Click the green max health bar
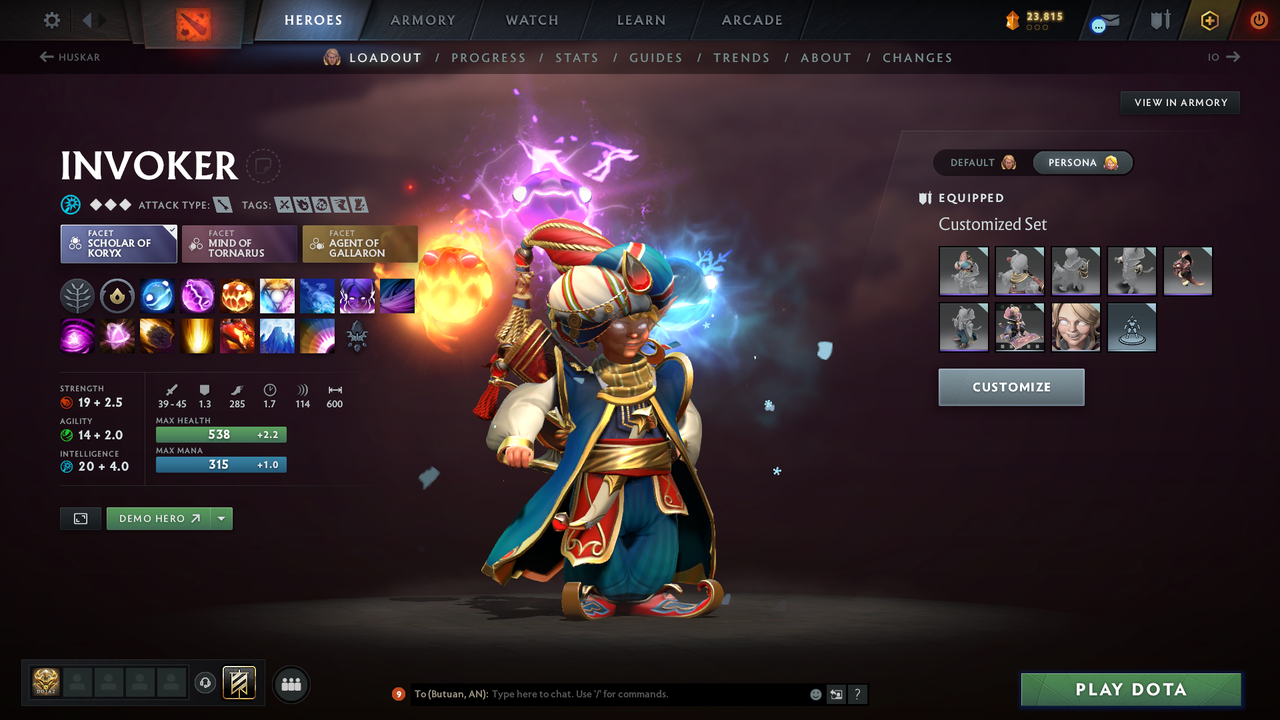This screenshot has width=1280, height=720. click(220, 434)
